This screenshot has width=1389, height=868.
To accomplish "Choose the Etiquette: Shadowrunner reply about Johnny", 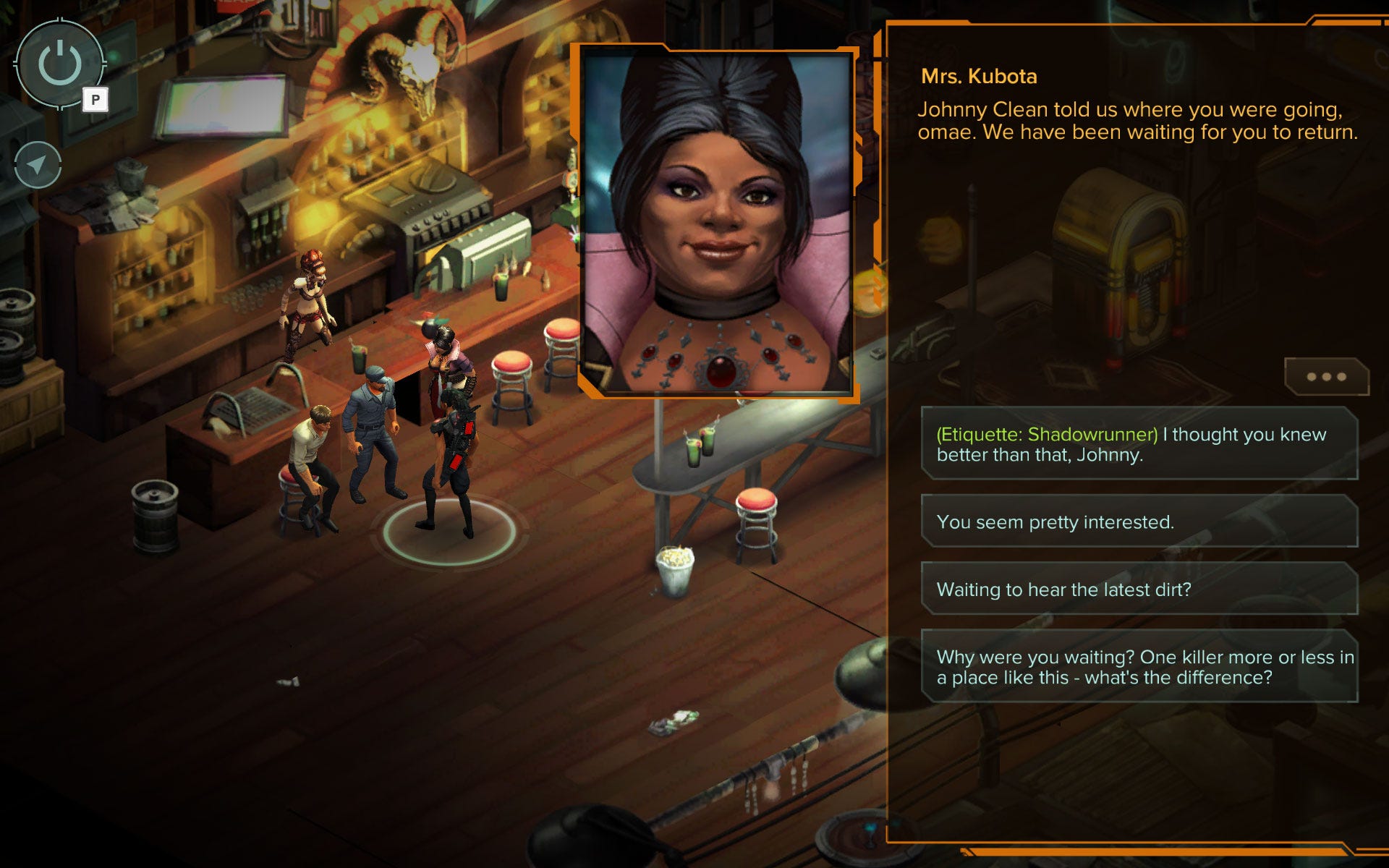I will (x=1139, y=444).
